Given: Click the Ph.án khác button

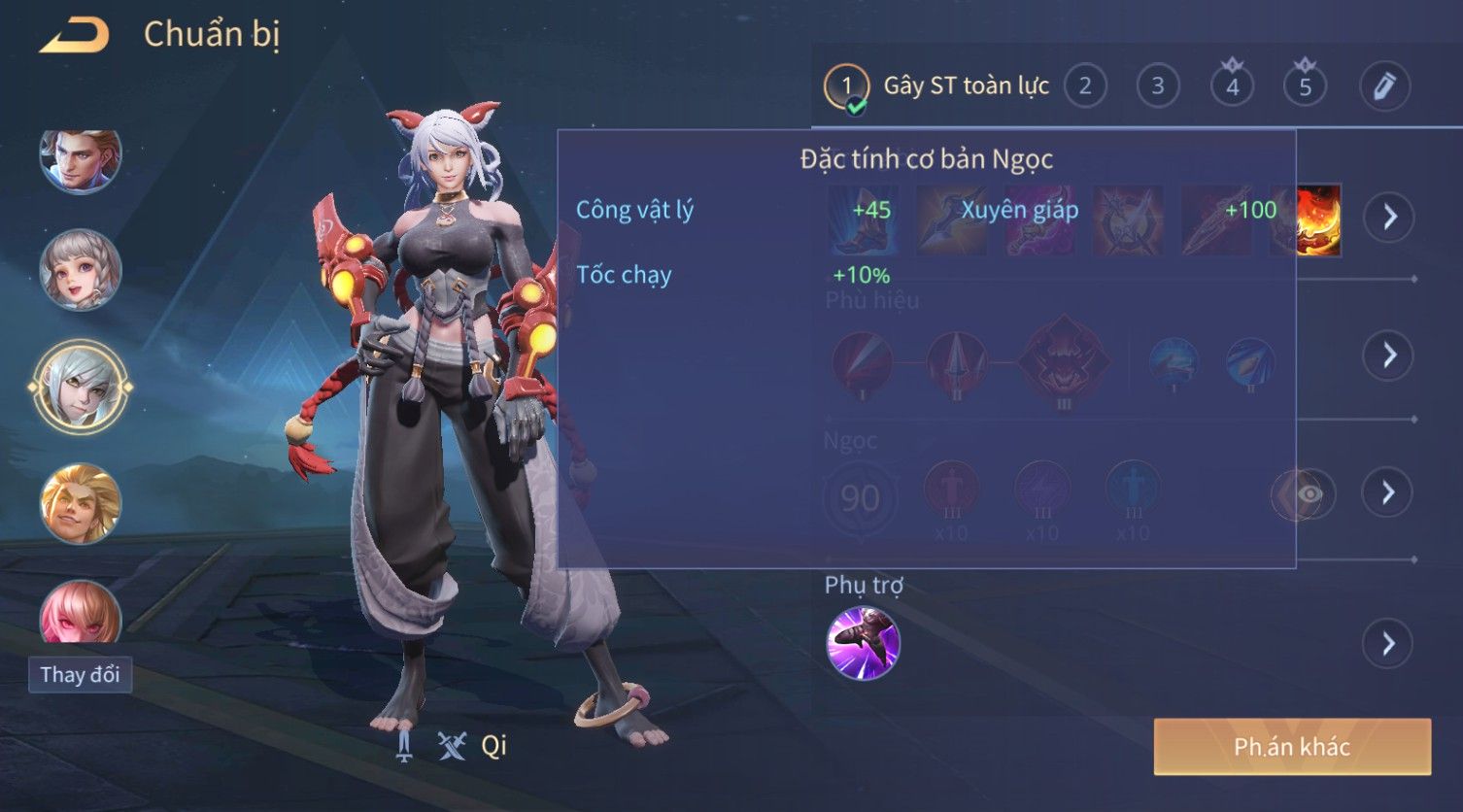Looking at the screenshot, I should click(1291, 747).
